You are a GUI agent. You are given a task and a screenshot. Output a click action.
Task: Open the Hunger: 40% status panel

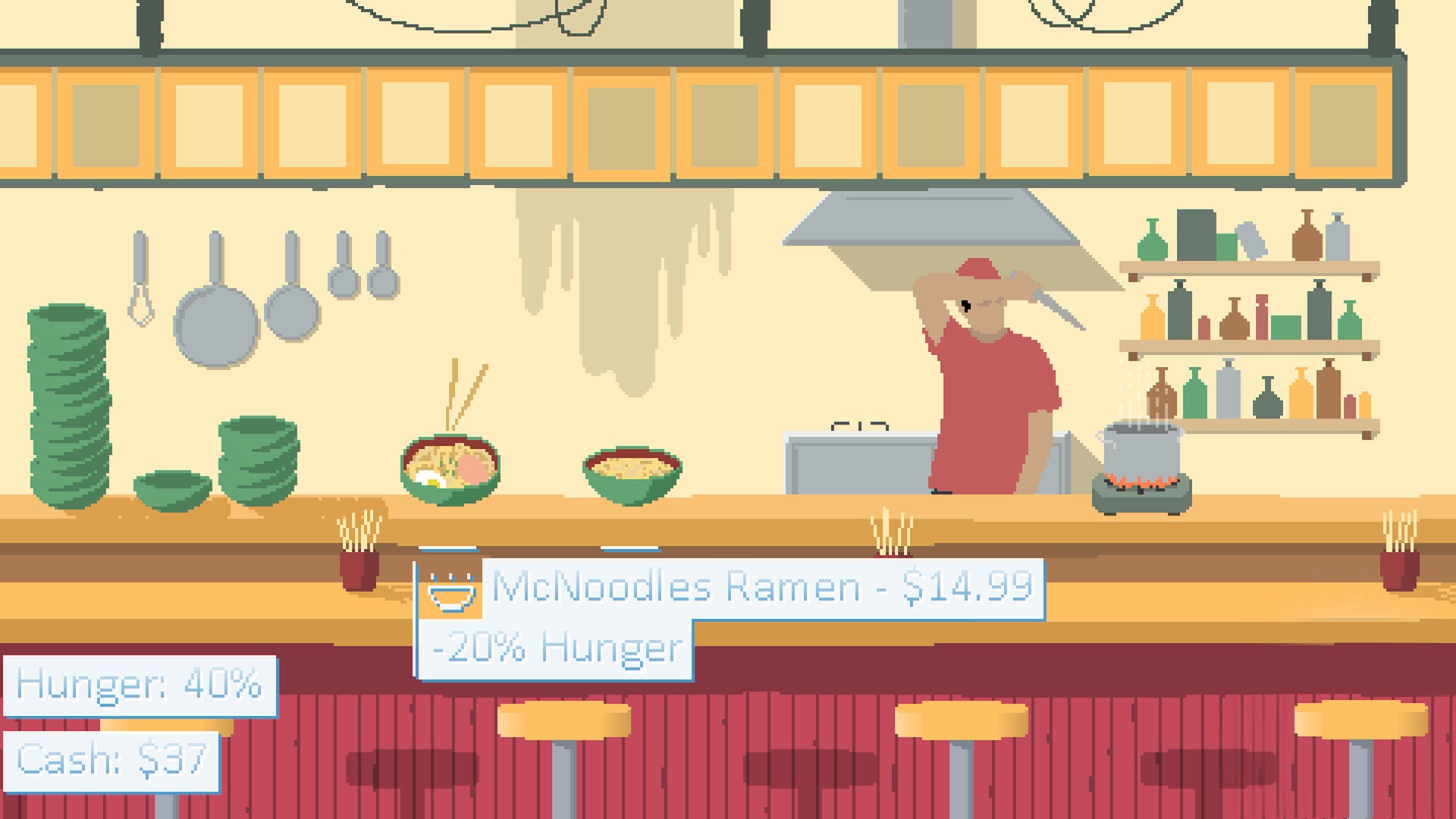pyautogui.click(x=140, y=685)
